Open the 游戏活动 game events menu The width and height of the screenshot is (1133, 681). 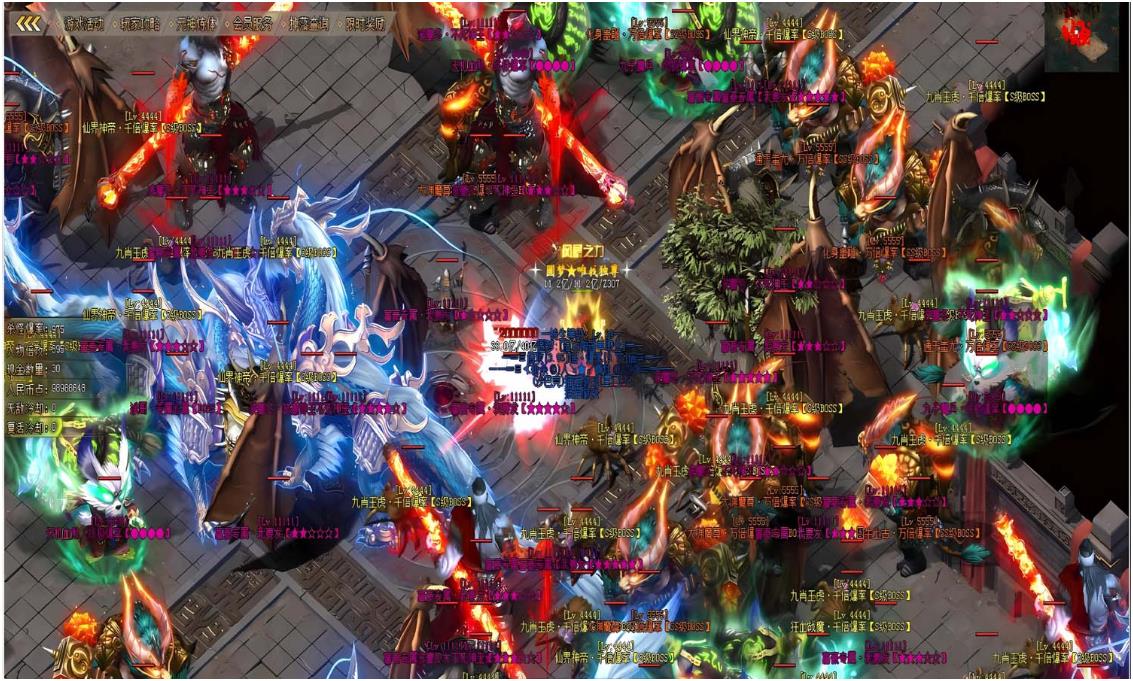point(83,23)
